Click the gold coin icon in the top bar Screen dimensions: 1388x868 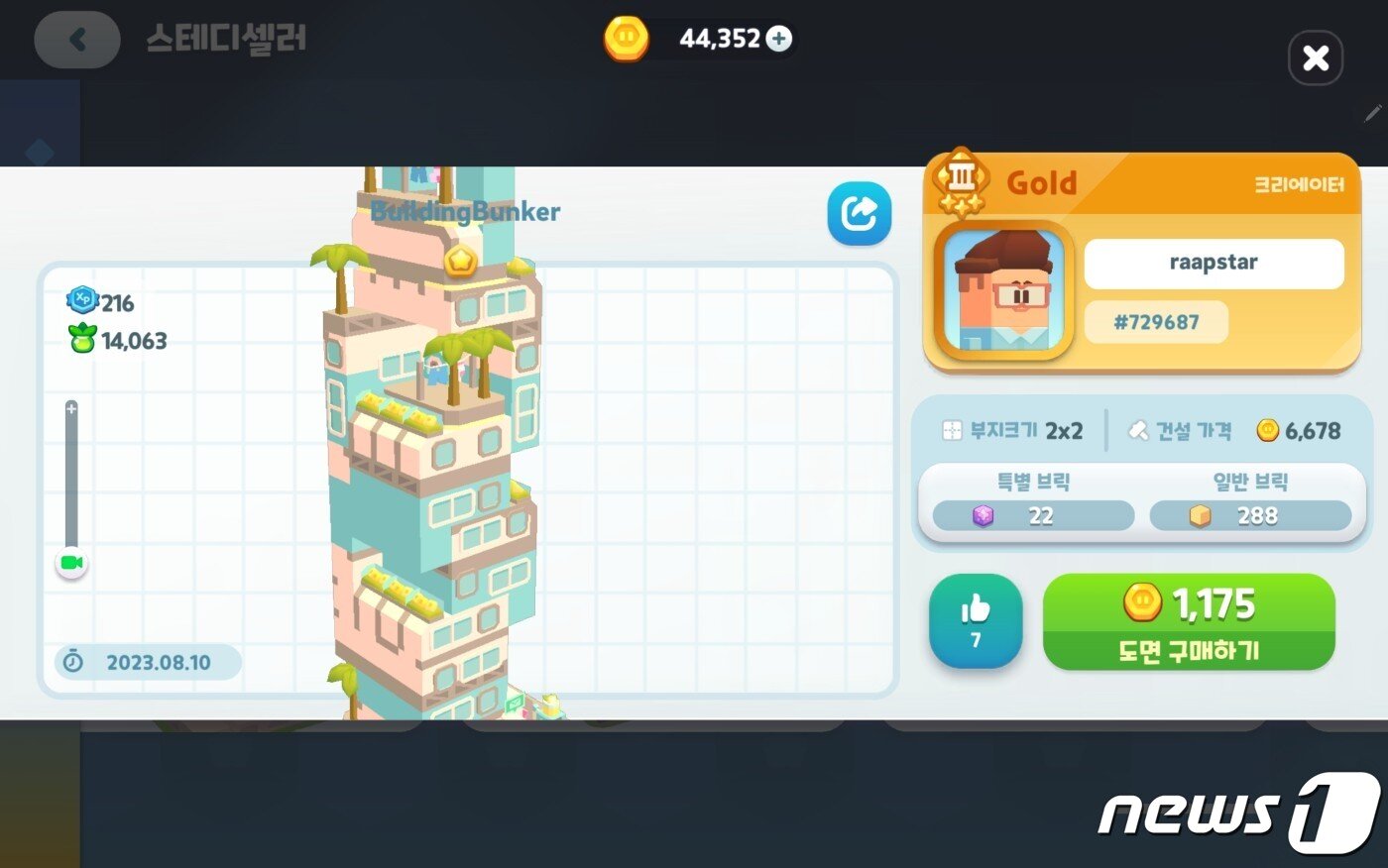(x=625, y=39)
